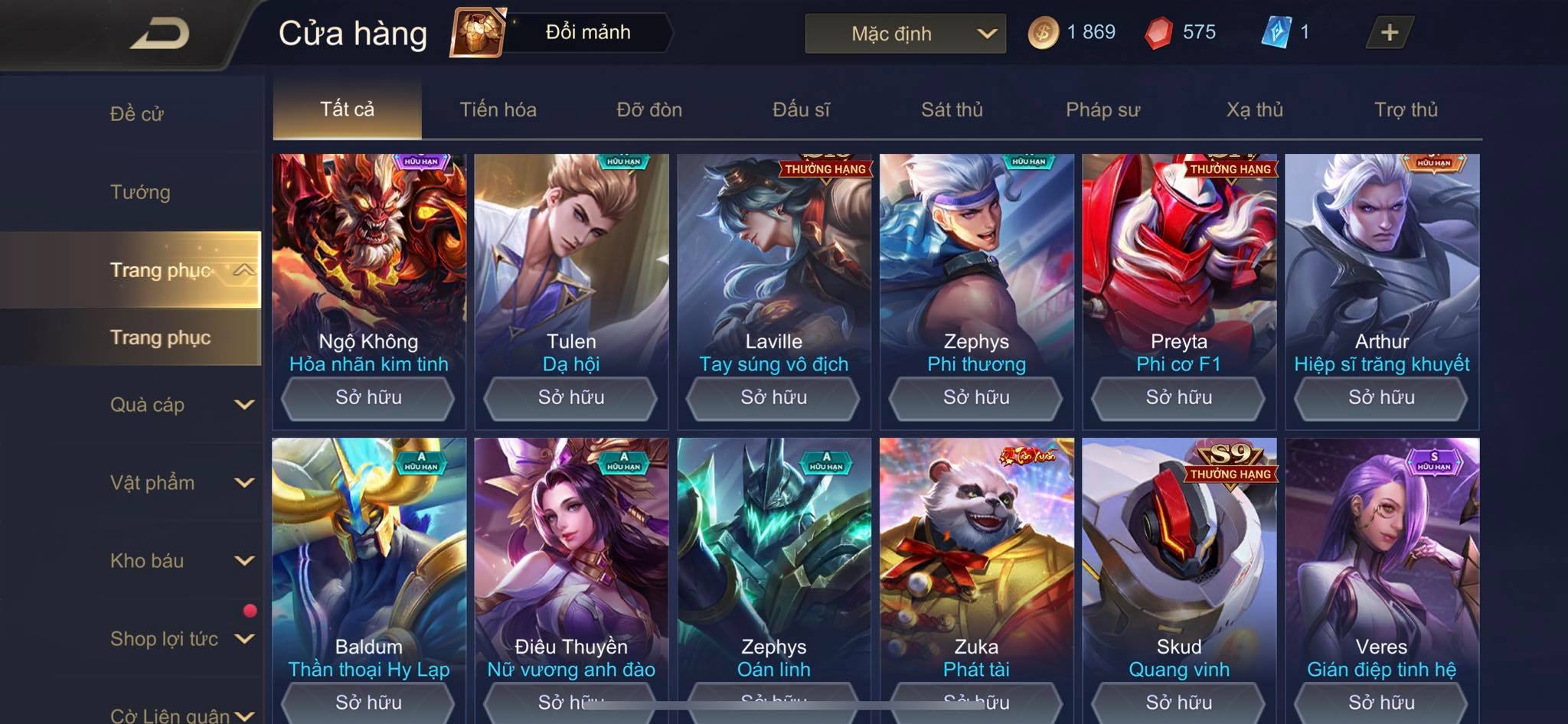The width and height of the screenshot is (1568, 724).
Task: Go back using the return arrow
Action: pos(159,34)
